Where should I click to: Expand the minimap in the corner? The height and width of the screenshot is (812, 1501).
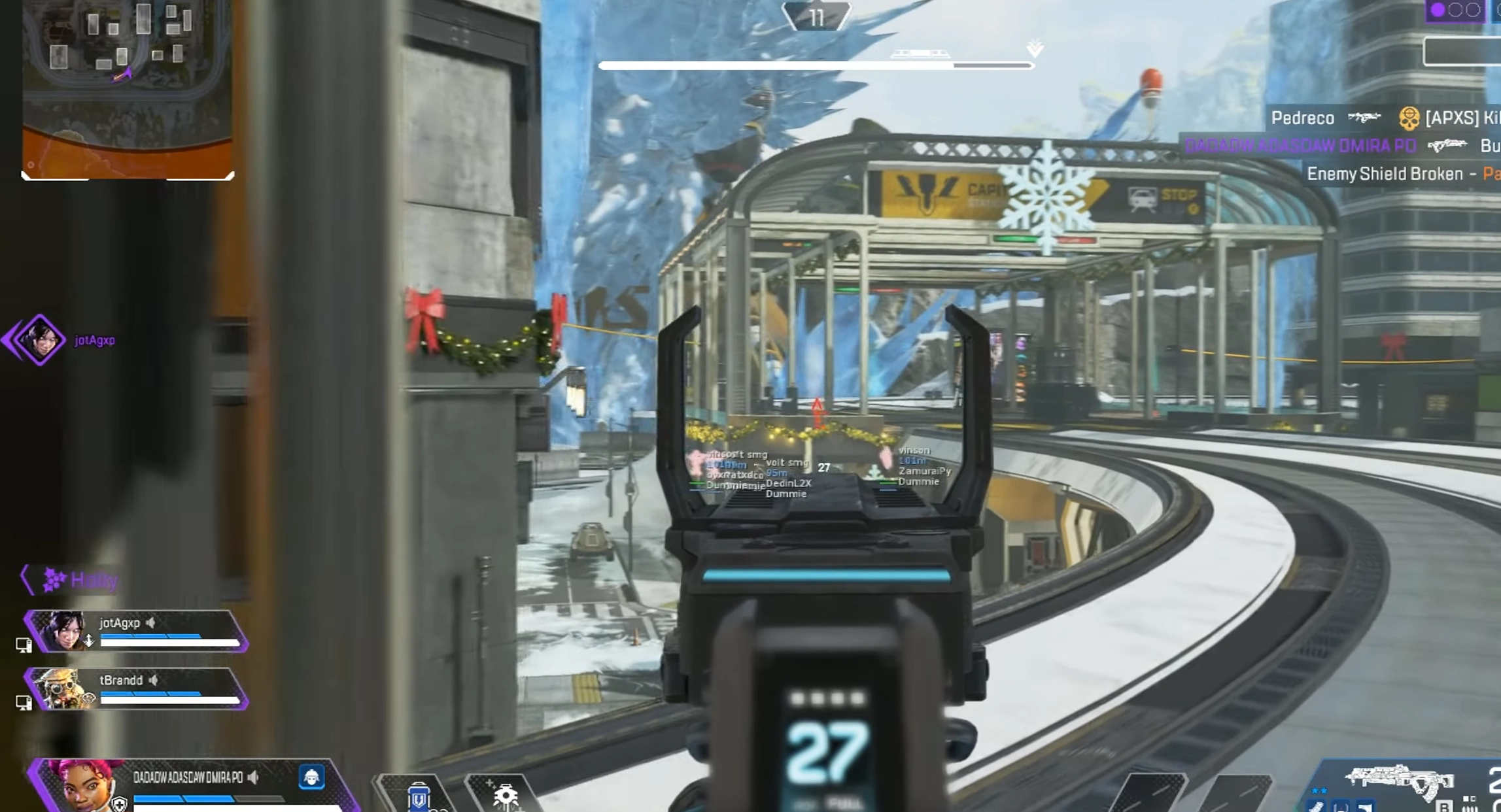click(128, 88)
